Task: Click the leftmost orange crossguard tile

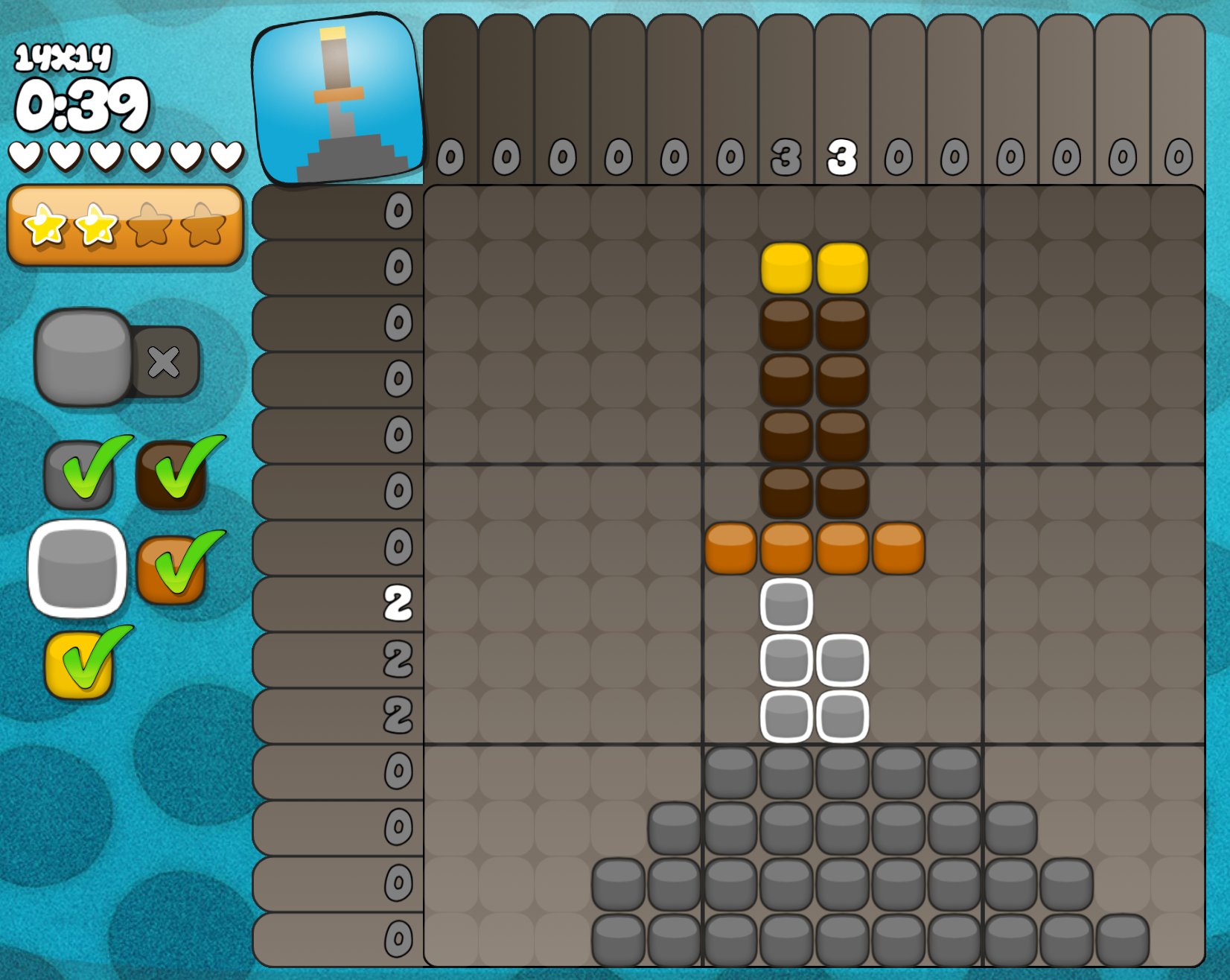Action: click(730, 548)
